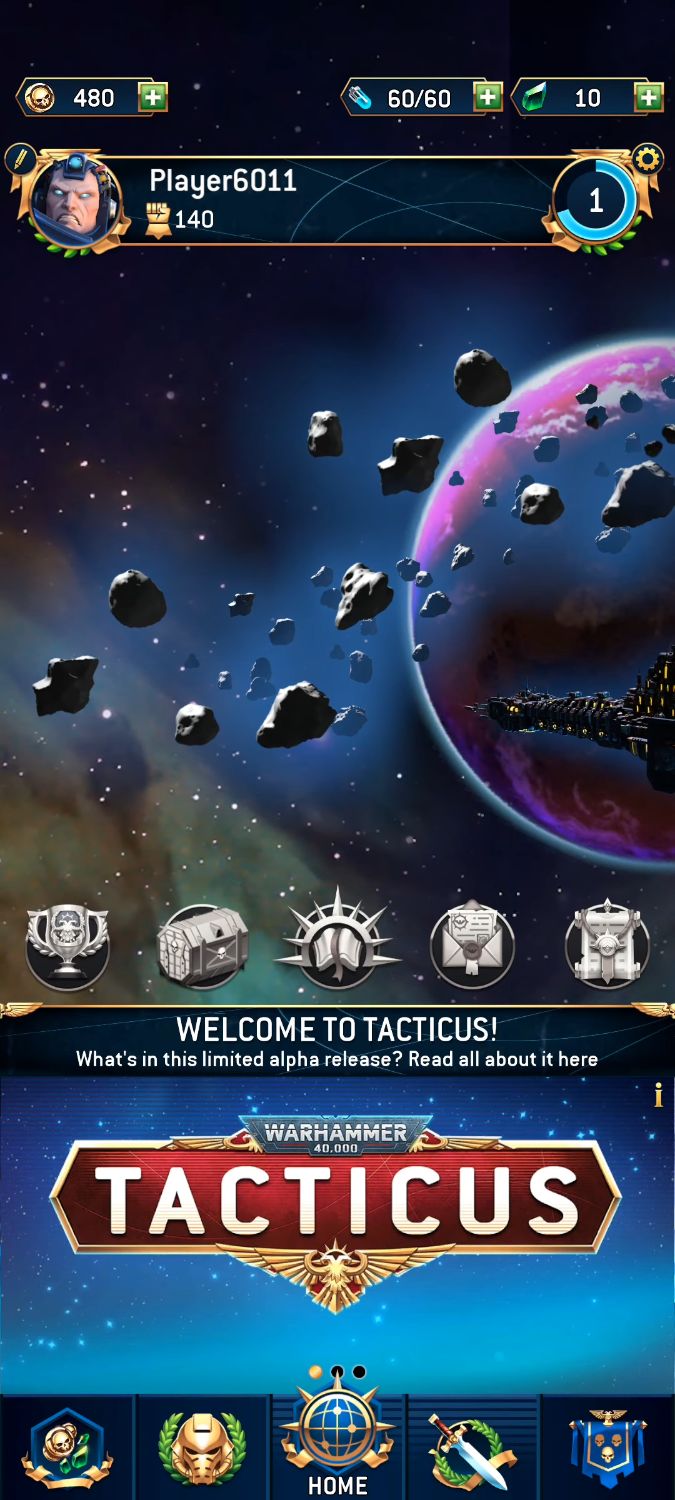Open the scroll with skull seal icon
This screenshot has height=1500, width=675.
pyautogui.click(x=607, y=945)
